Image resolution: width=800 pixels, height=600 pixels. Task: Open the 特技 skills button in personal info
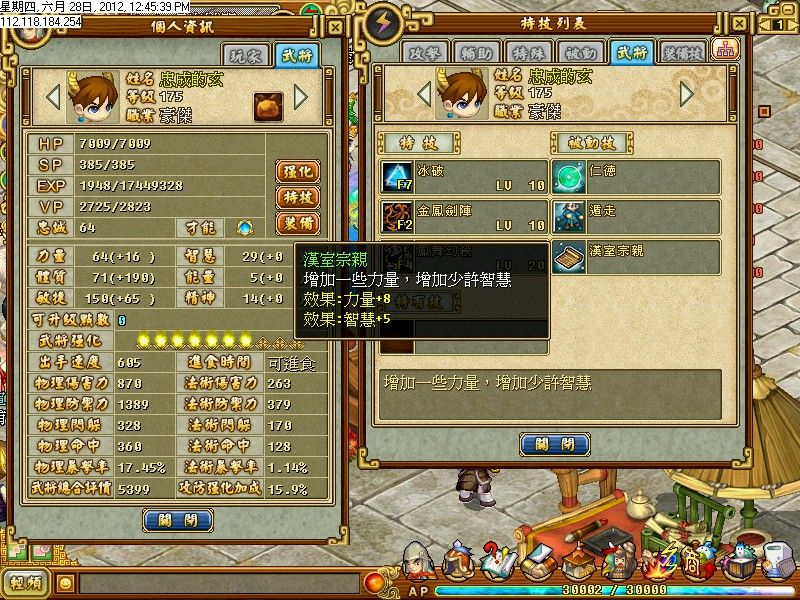pyautogui.click(x=297, y=197)
